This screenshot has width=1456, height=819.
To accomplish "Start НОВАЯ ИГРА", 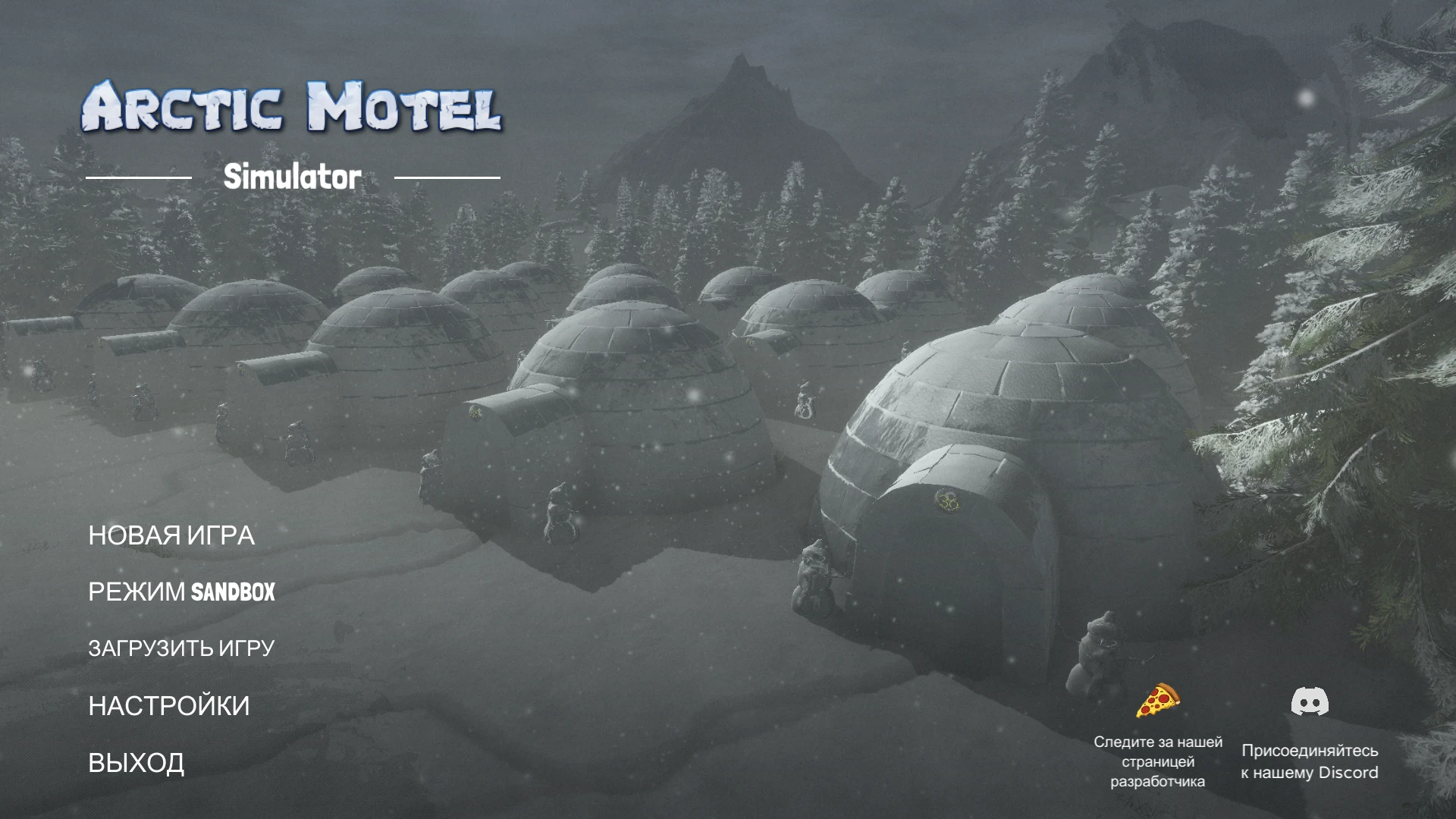I will click(x=172, y=535).
